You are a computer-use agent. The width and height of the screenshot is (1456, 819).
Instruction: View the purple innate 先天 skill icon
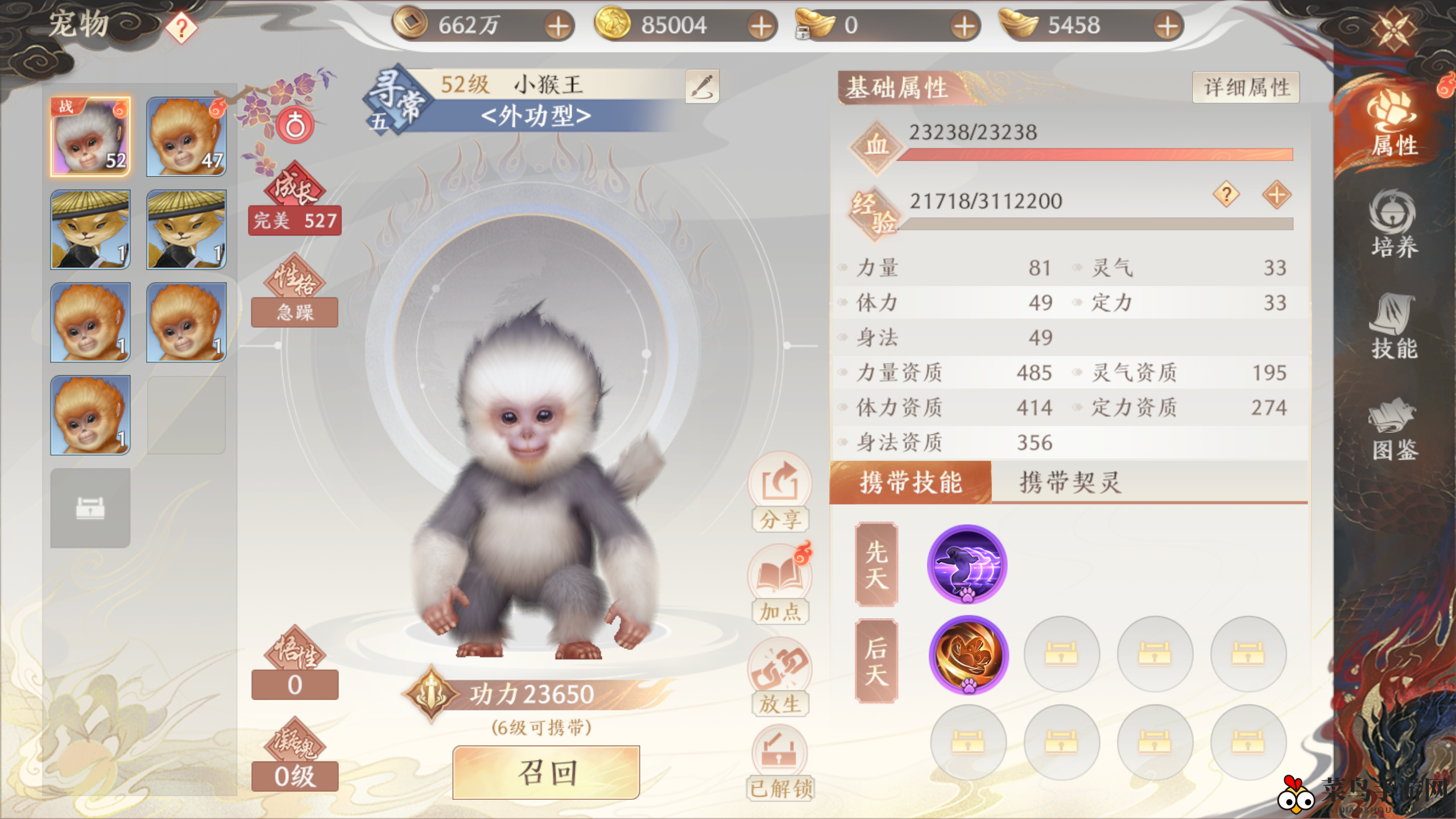(x=967, y=564)
